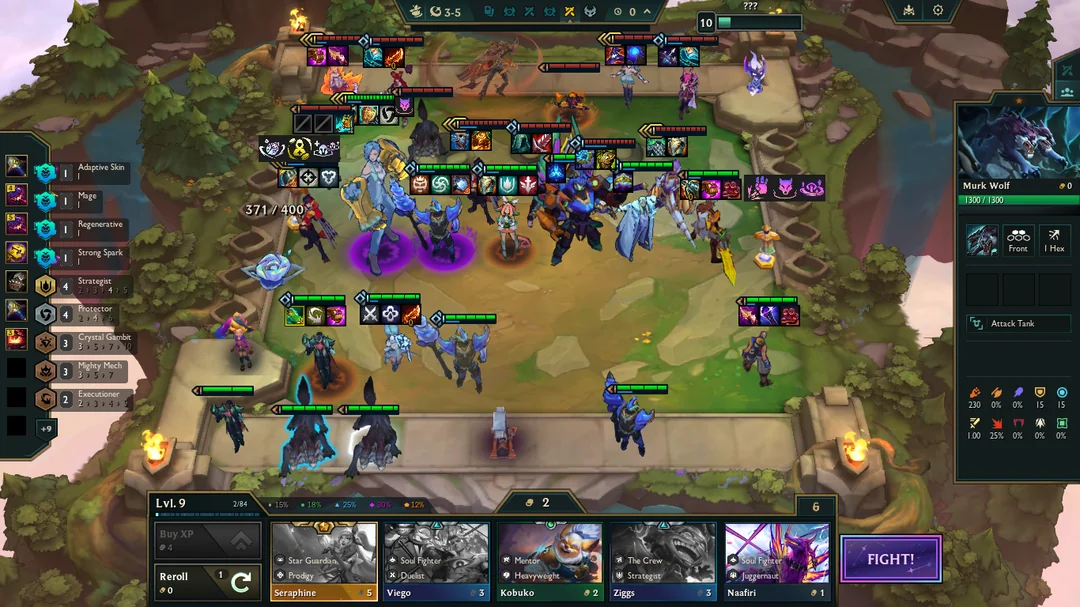Click the Buy XP button
Image resolution: width=1080 pixels, height=607 pixels.
(x=207, y=540)
